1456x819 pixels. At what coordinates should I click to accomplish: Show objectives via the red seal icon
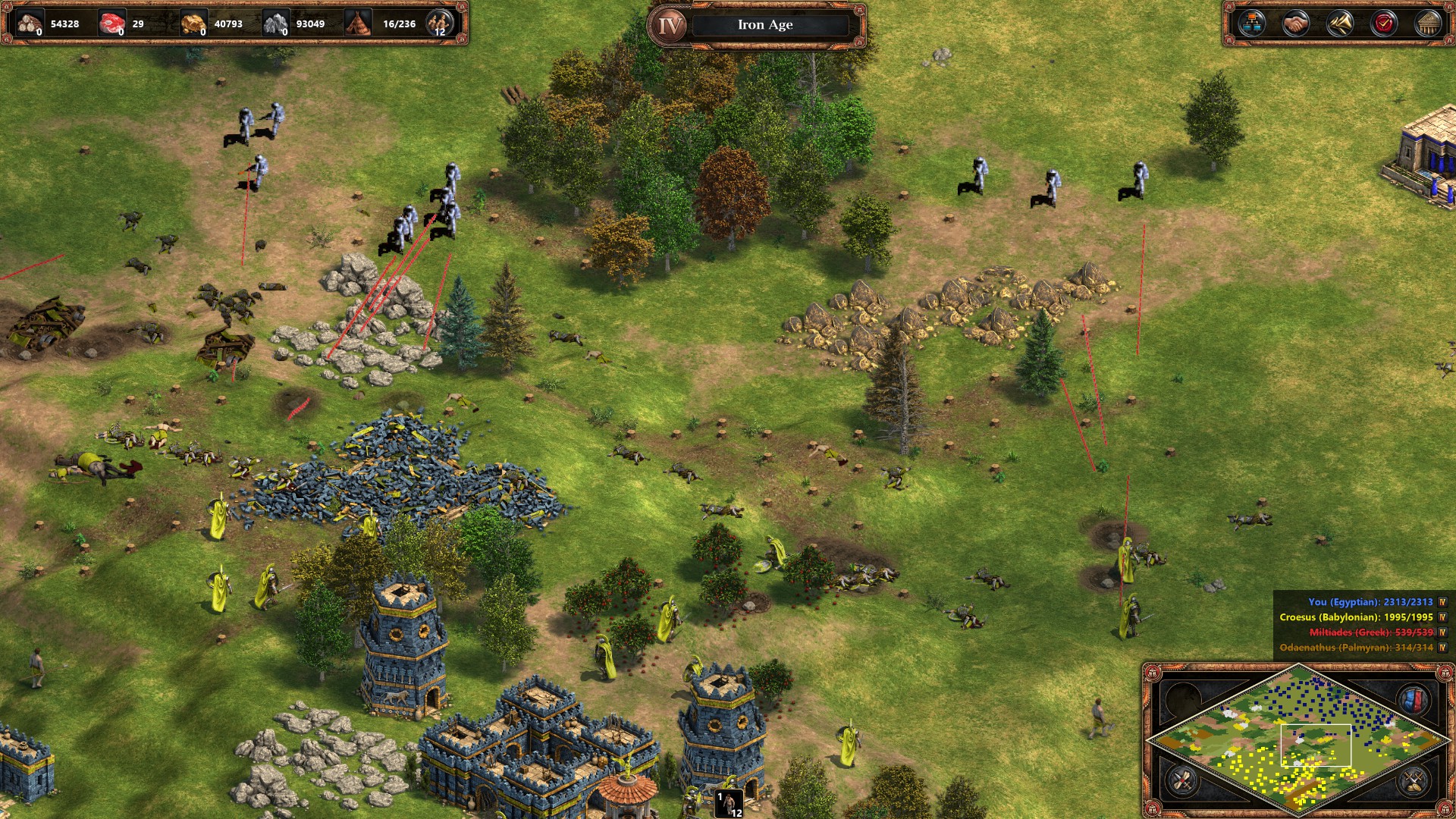coord(1384,24)
